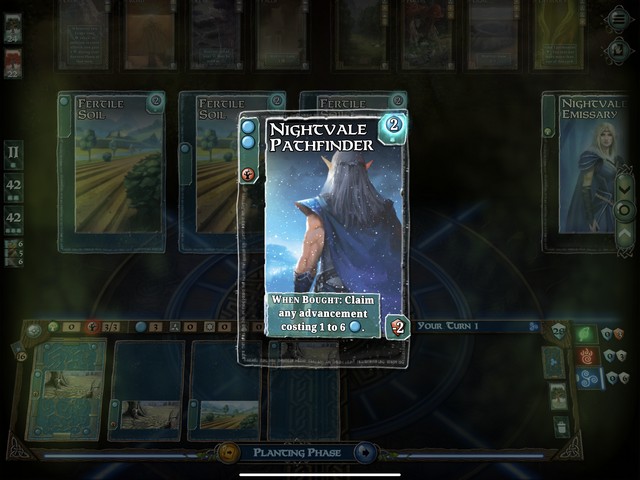The width and height of the screenshot is (640, 480).
Task: Open the trash can discard icon
Action: coord(561,427)
